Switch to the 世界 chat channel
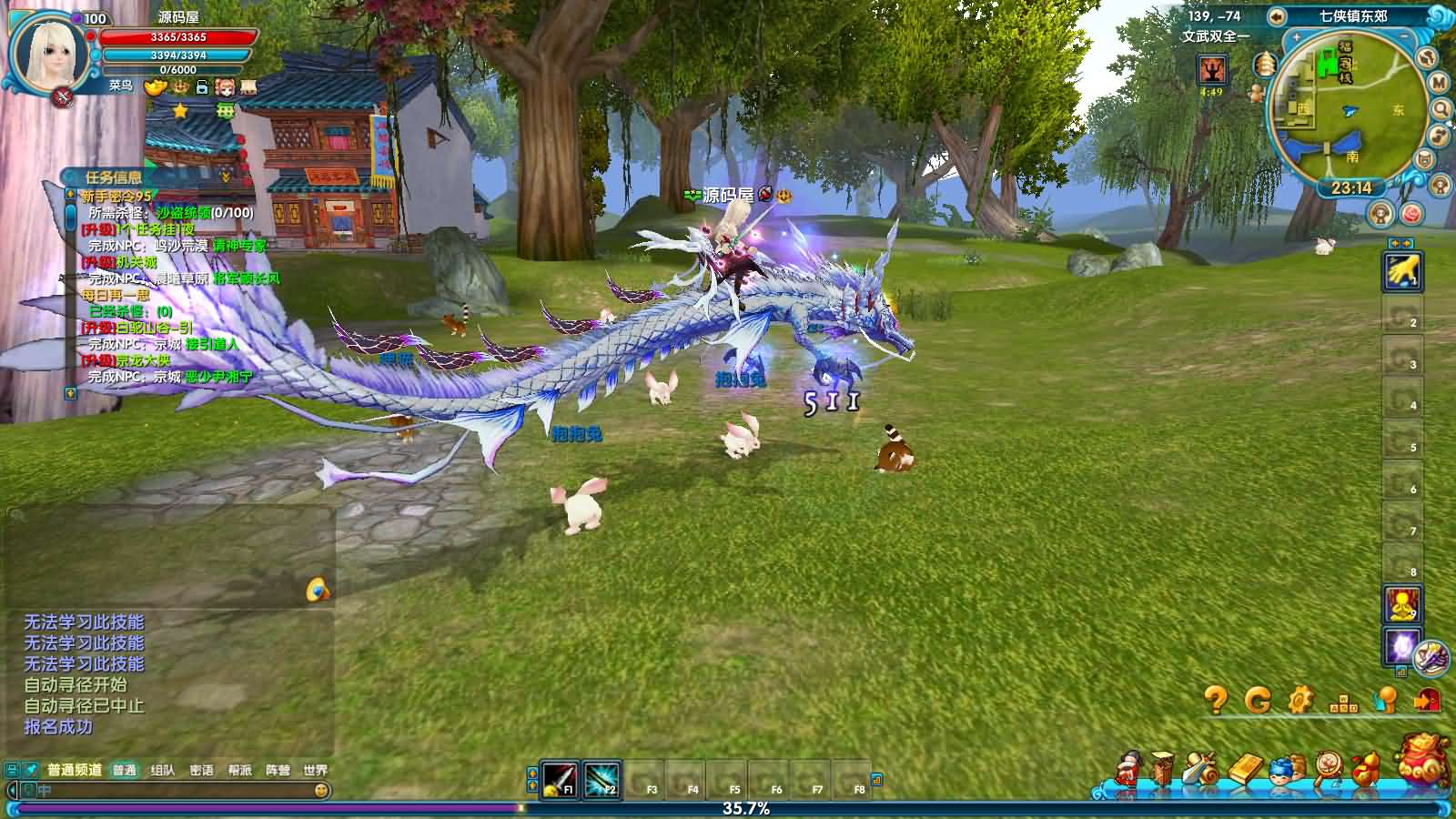Image resolution: width=1456 pixels, height=819 pixels. pyautogui.click(x=315, y=770)
